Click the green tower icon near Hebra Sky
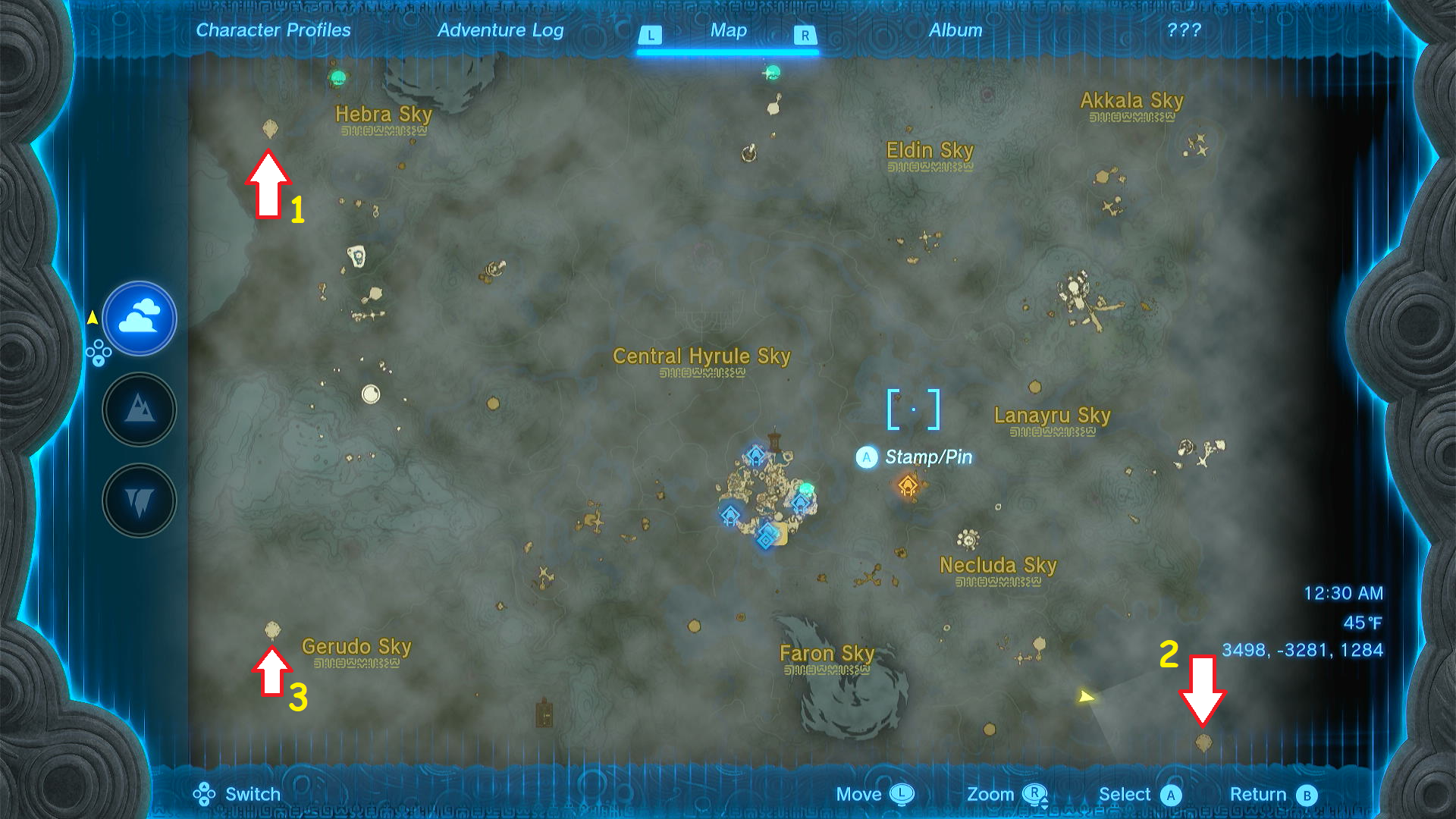 (339, 76)
